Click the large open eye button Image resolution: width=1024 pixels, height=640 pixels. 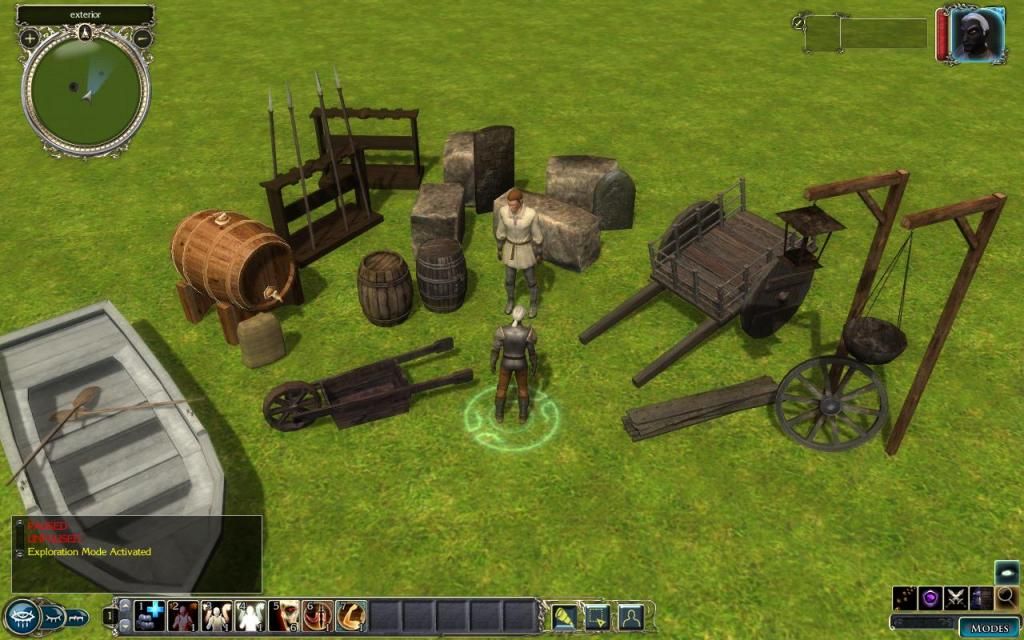tap(21, 615)
